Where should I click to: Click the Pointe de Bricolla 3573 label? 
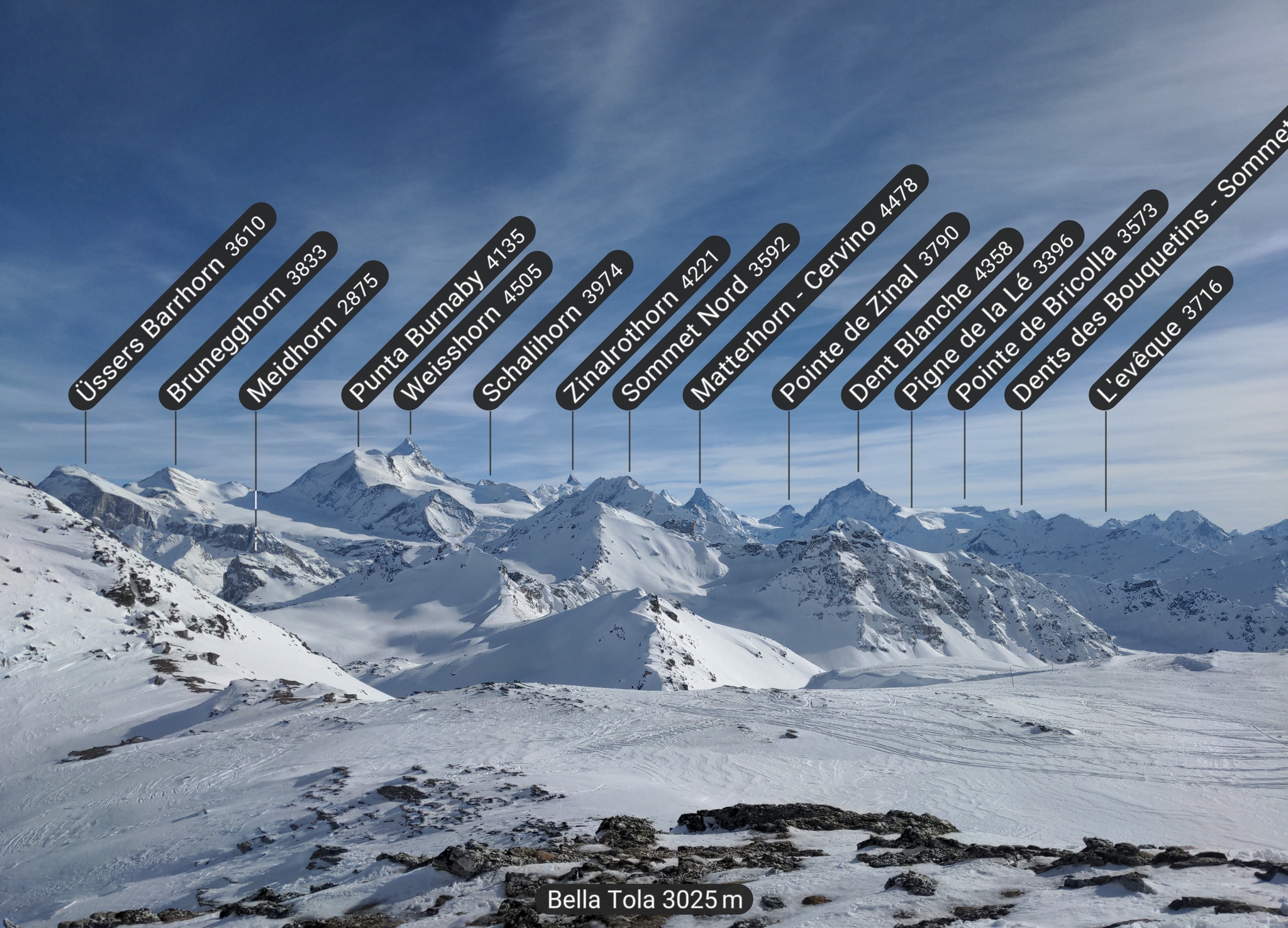tap(1058, 299)
